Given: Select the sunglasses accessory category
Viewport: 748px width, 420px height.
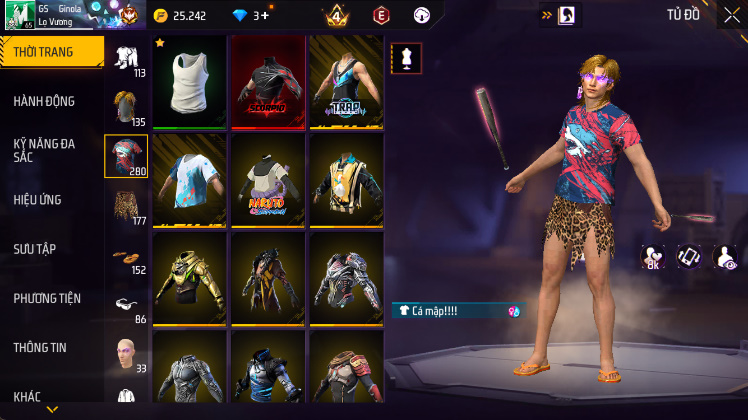Looking at the screenshot, I should pyautogui.click(x=127, y=305).
